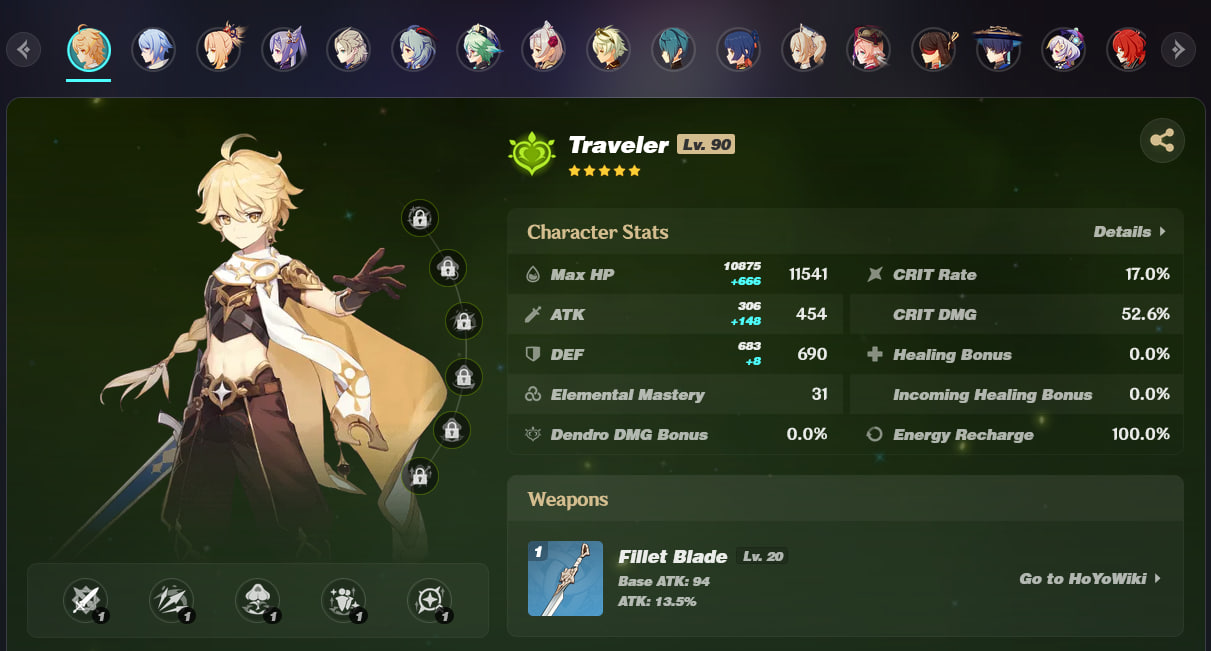Open the passive talent with two figures

343,601
